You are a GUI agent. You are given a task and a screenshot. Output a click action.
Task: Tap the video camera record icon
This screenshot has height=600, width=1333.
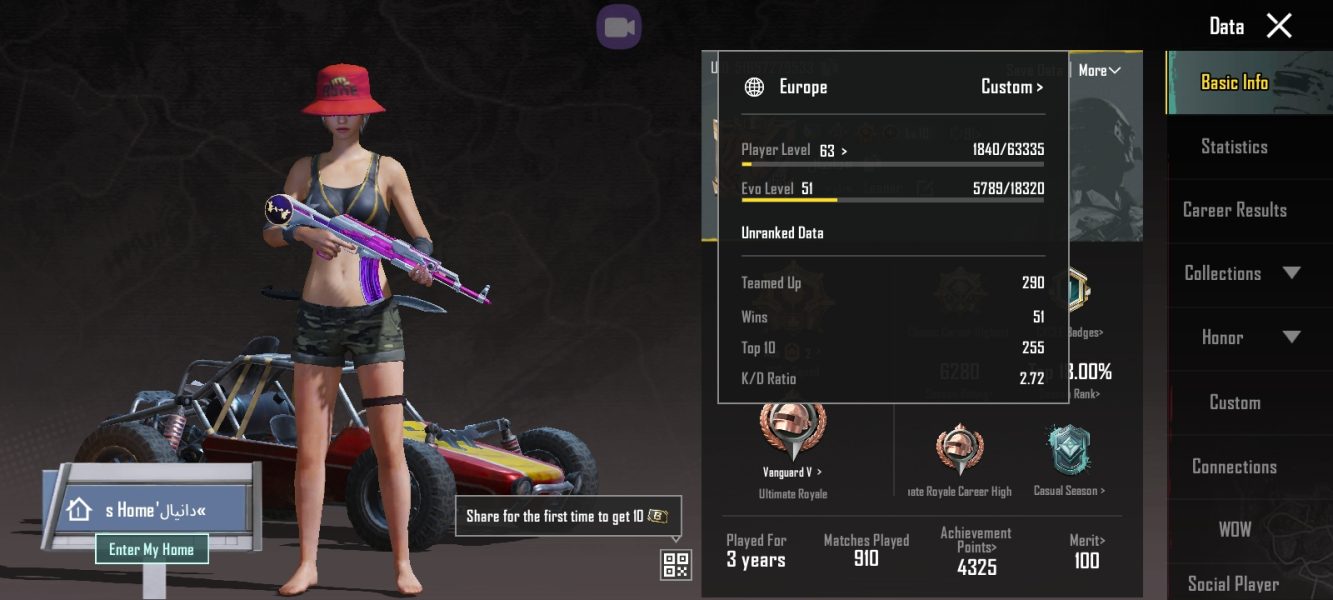coord(619,27)
